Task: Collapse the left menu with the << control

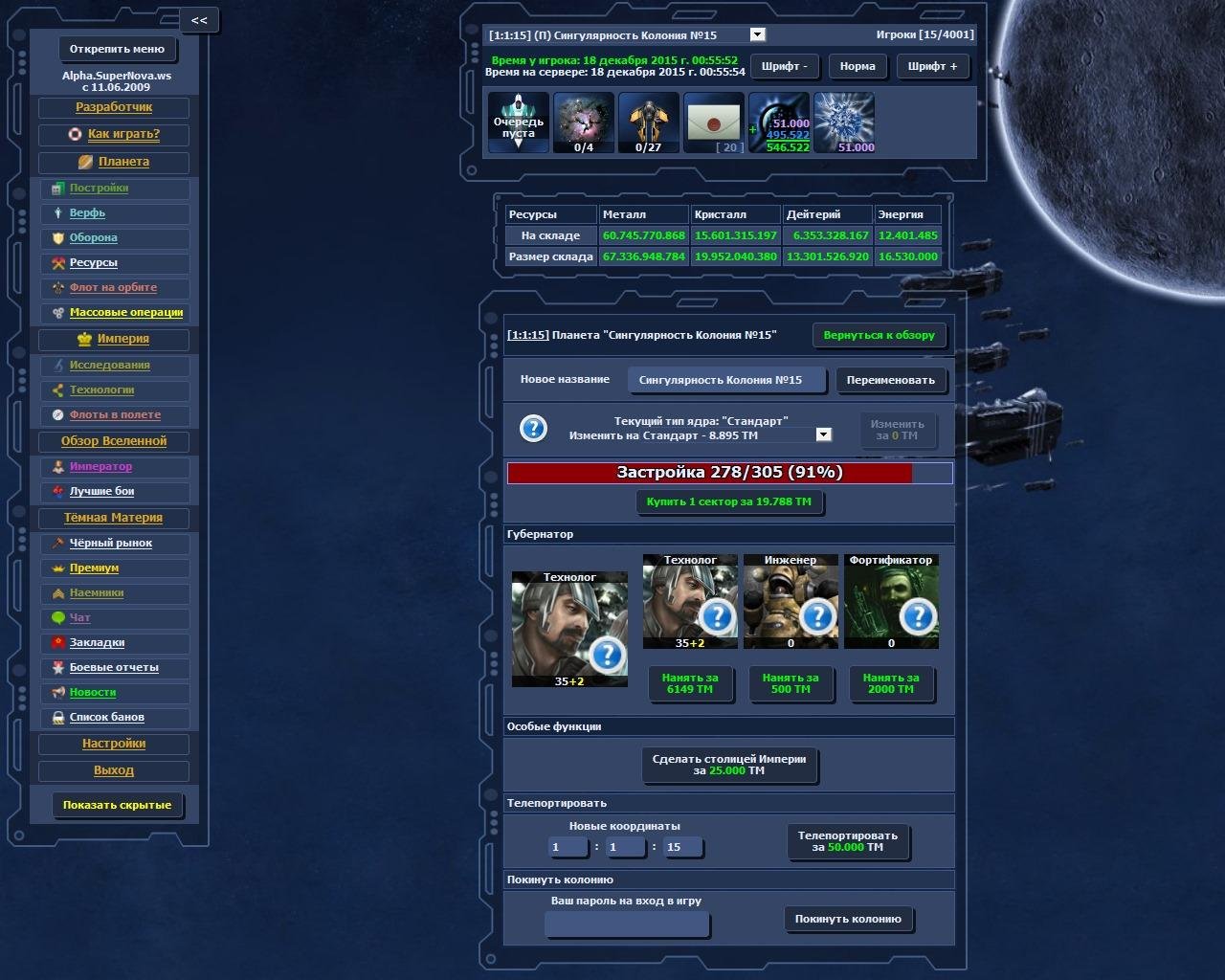Action: tap(199, 19)
